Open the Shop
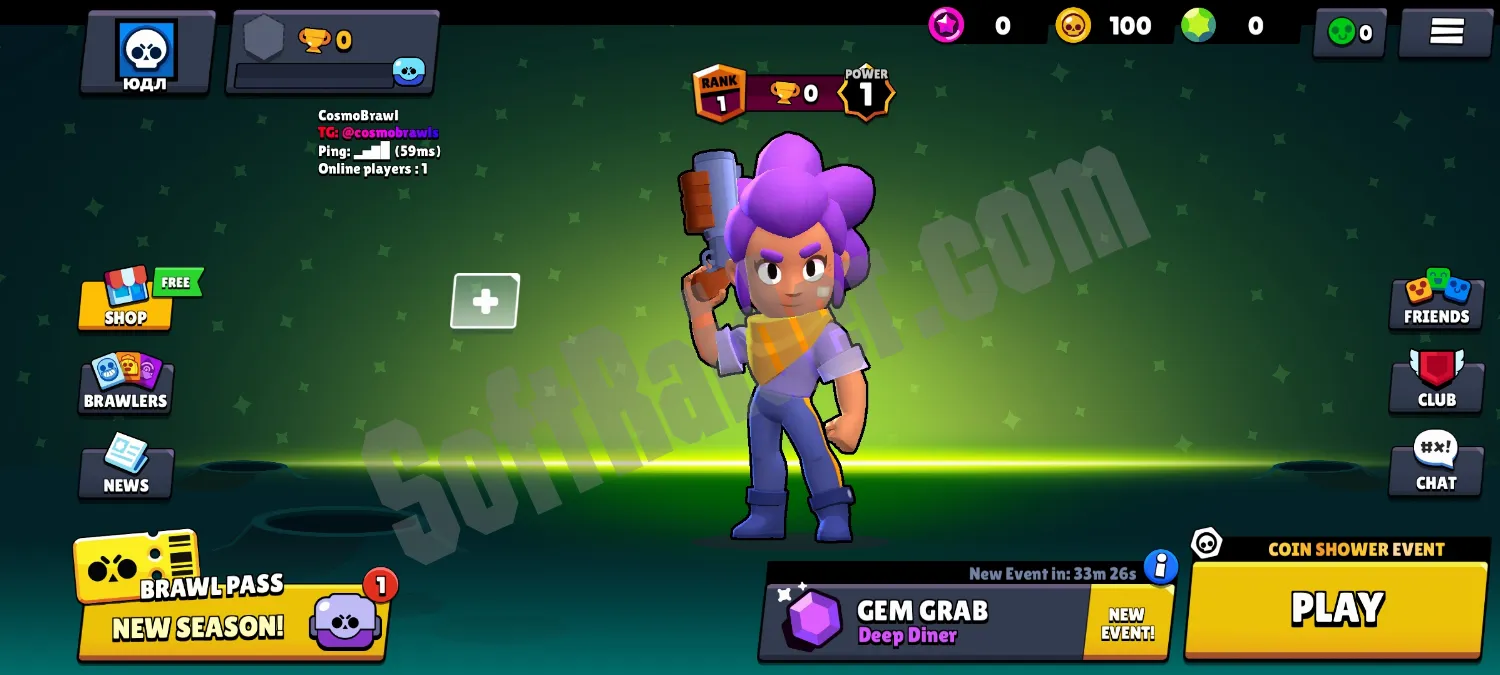Screen dimensions: 1500x675 [x=126, y=299]
